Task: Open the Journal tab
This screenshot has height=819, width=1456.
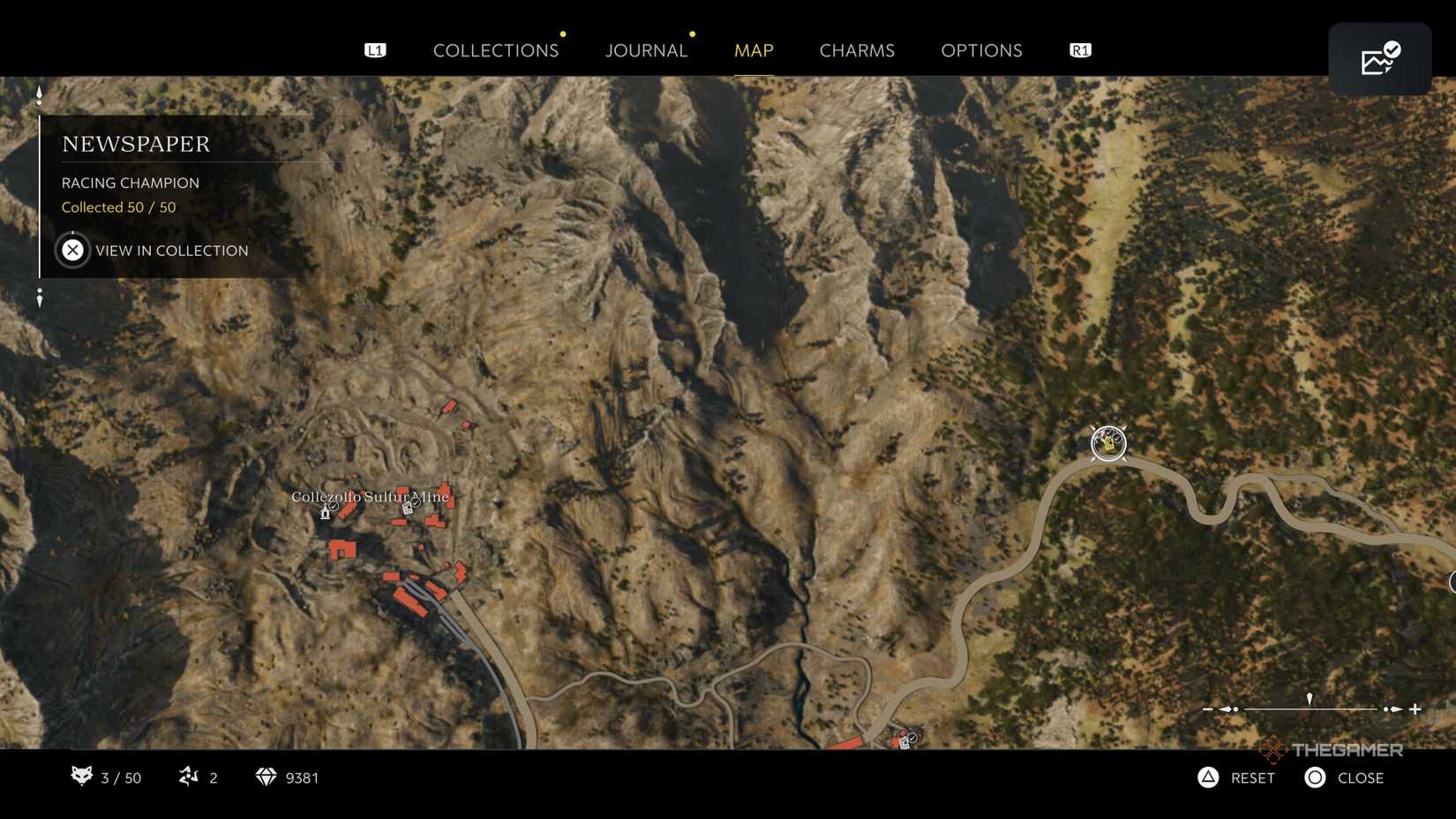Action: click(646, 50)
